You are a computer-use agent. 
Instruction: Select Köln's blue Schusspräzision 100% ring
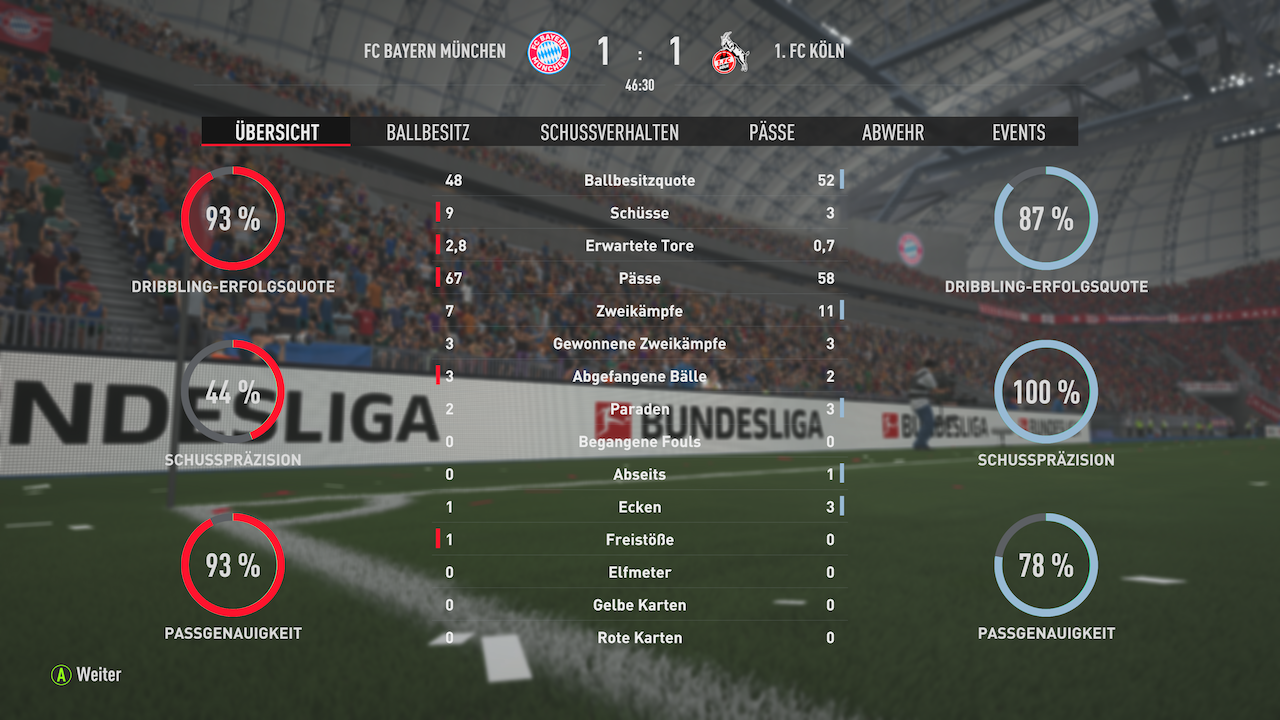(1045, 392)
